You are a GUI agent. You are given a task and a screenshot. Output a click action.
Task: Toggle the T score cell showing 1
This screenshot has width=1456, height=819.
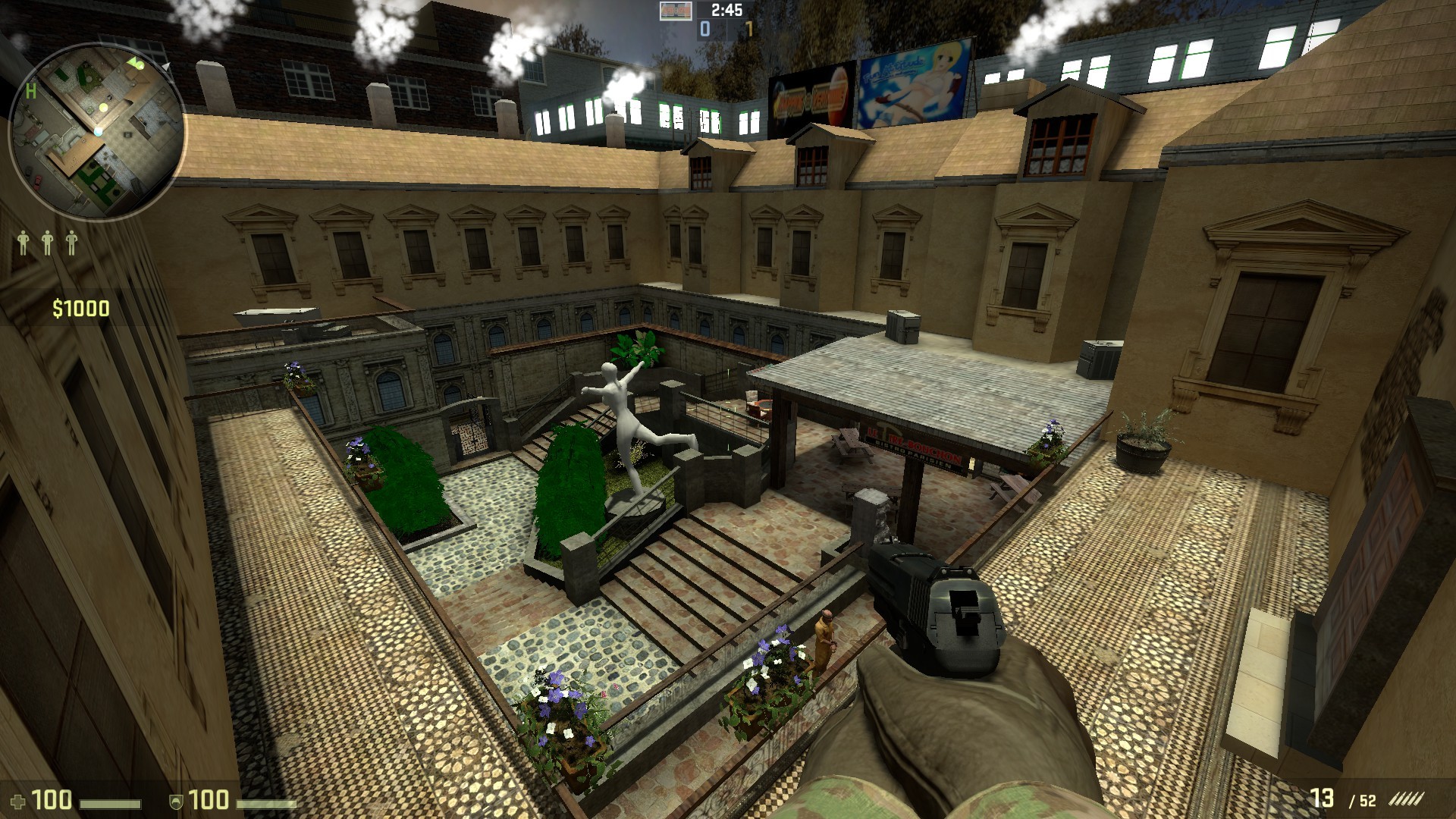tap(750, 30)
